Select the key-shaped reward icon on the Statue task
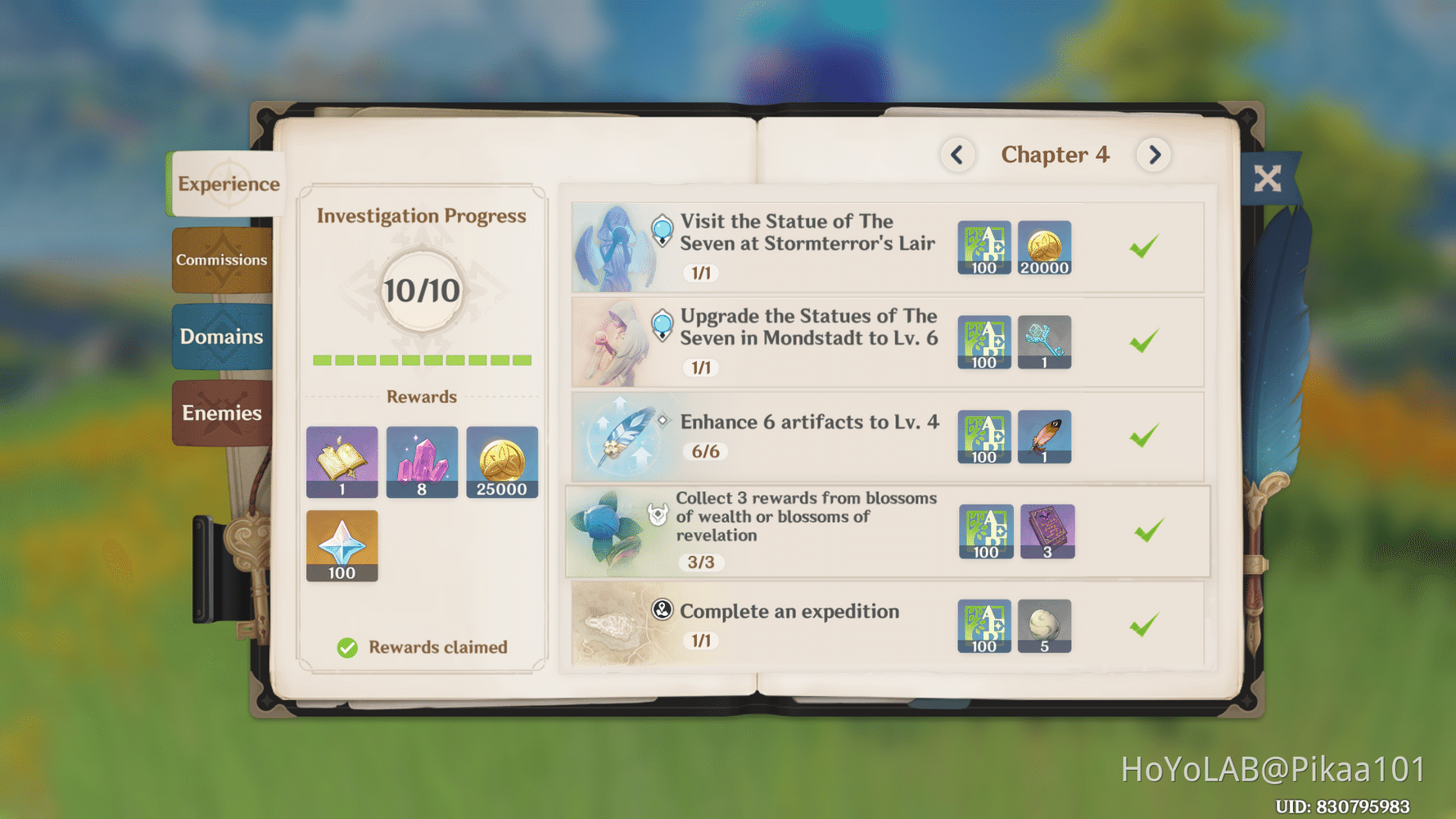This screenshot has height=819, width=1456. pos(1045,342)
